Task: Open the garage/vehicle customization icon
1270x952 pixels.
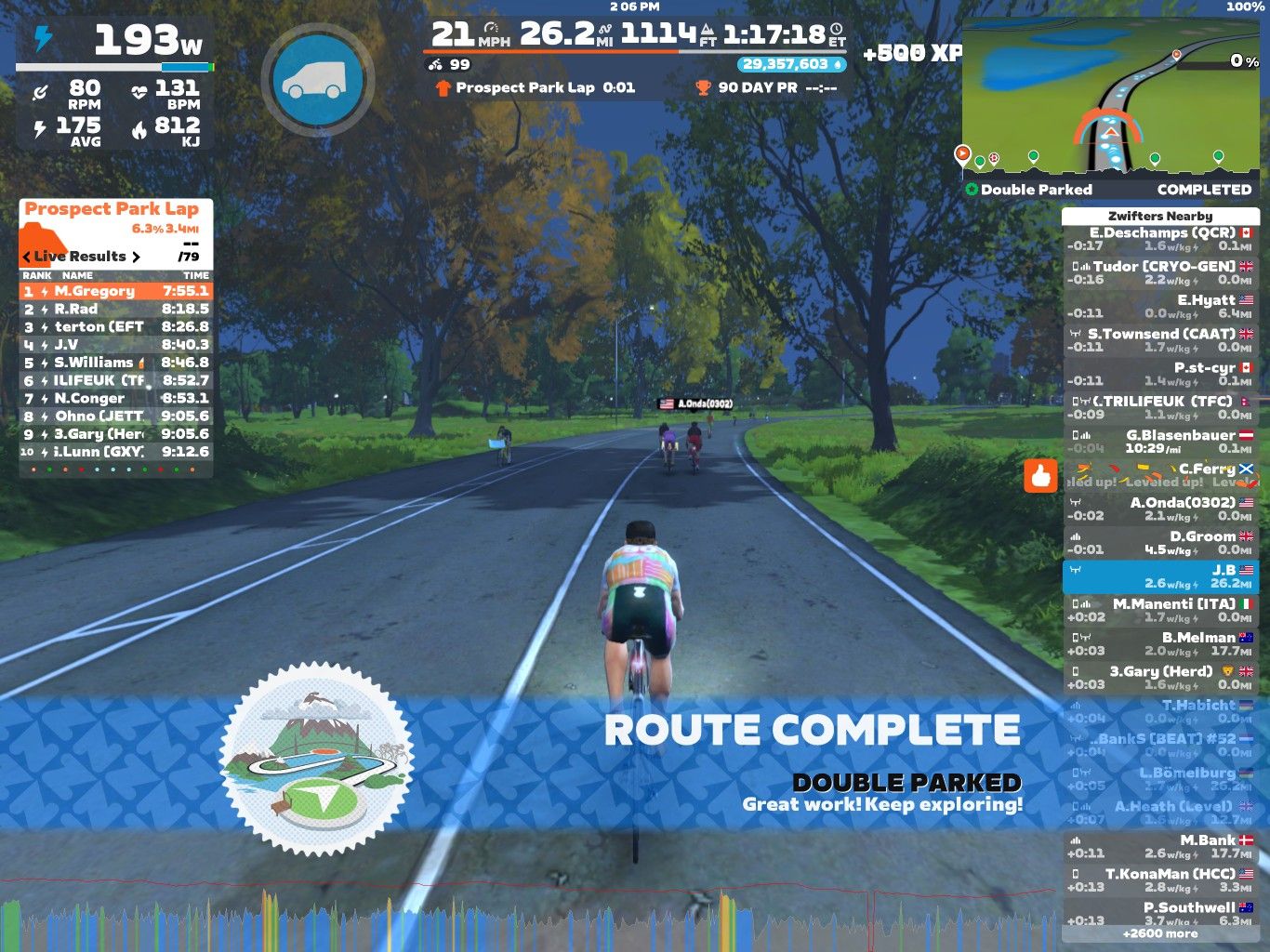Action: pyautogui.click(x=320, y=79)
